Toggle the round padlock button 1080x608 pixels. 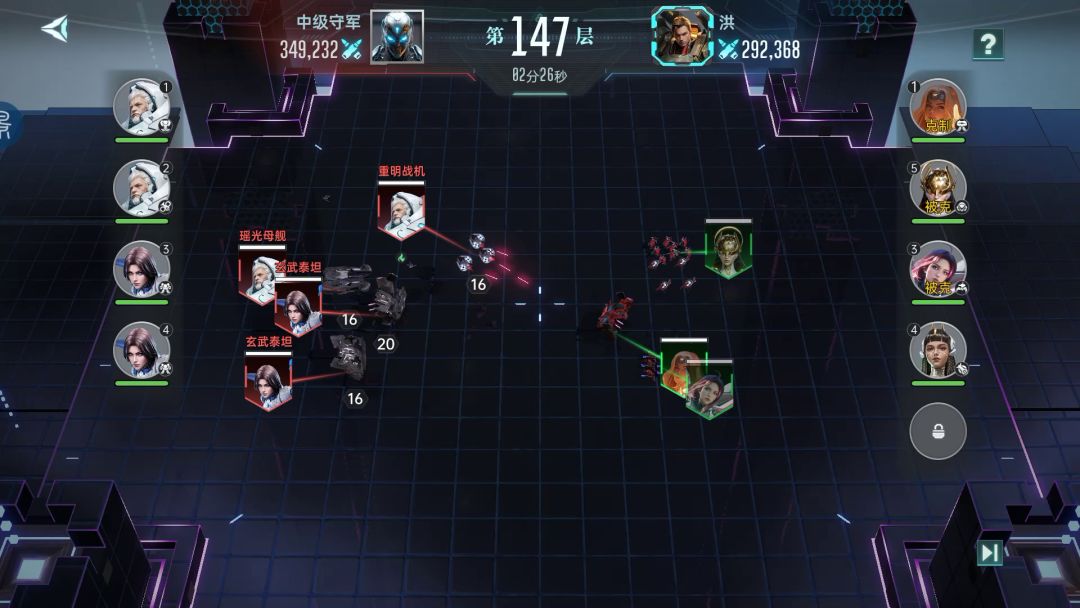click(938, 431)
